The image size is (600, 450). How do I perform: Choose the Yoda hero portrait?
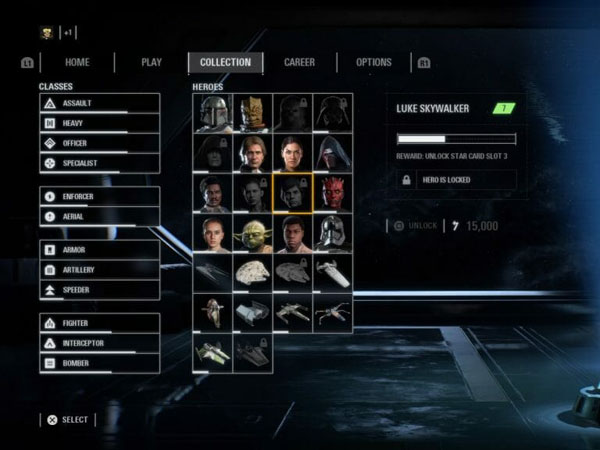pos(253,234)
